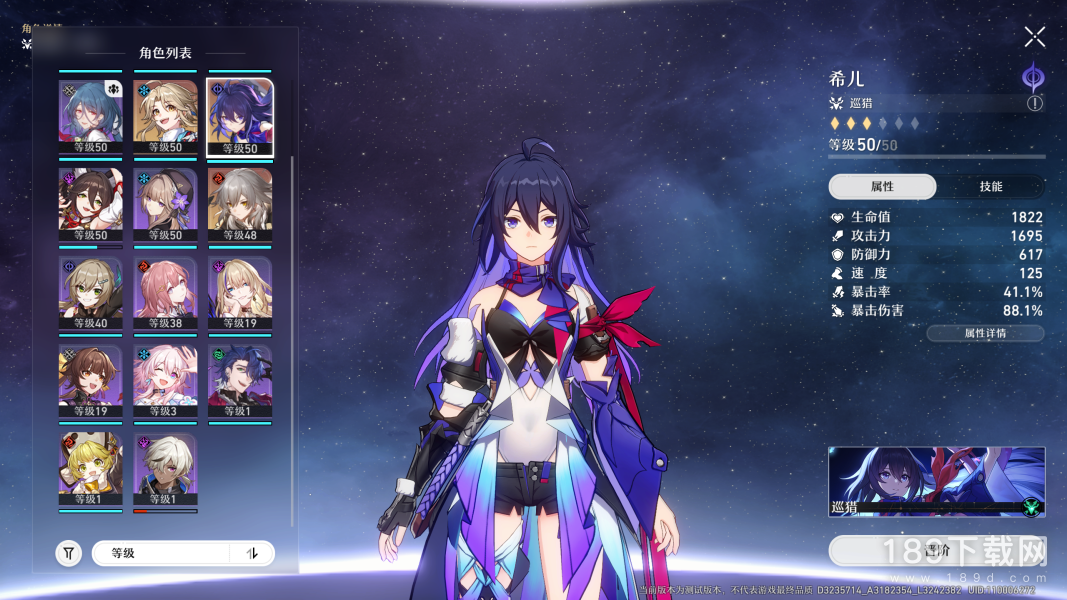Open the 巡猎 path info exclamation icon
This screenshot has width=1067, height=600.
click(x=1034, y=103)
